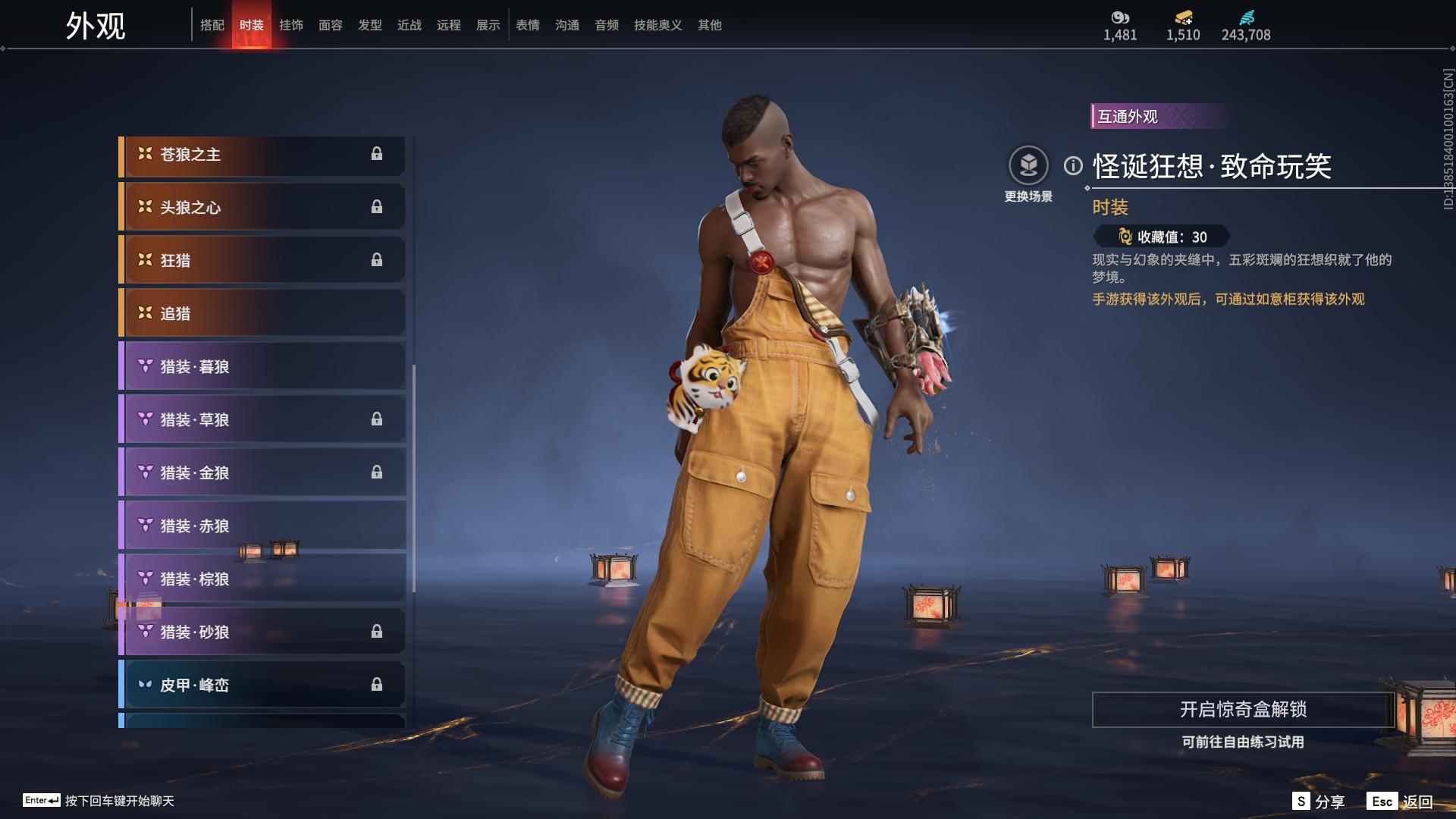This screenshot has height=819, width=1456.
Task: Click the purple emblem on 猎装·赤狼
Action: 144,525
